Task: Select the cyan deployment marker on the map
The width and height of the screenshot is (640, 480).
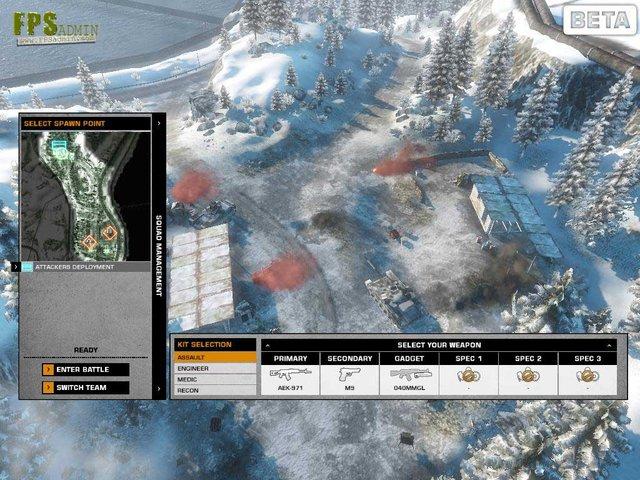Action: click(x=61, y=148)
